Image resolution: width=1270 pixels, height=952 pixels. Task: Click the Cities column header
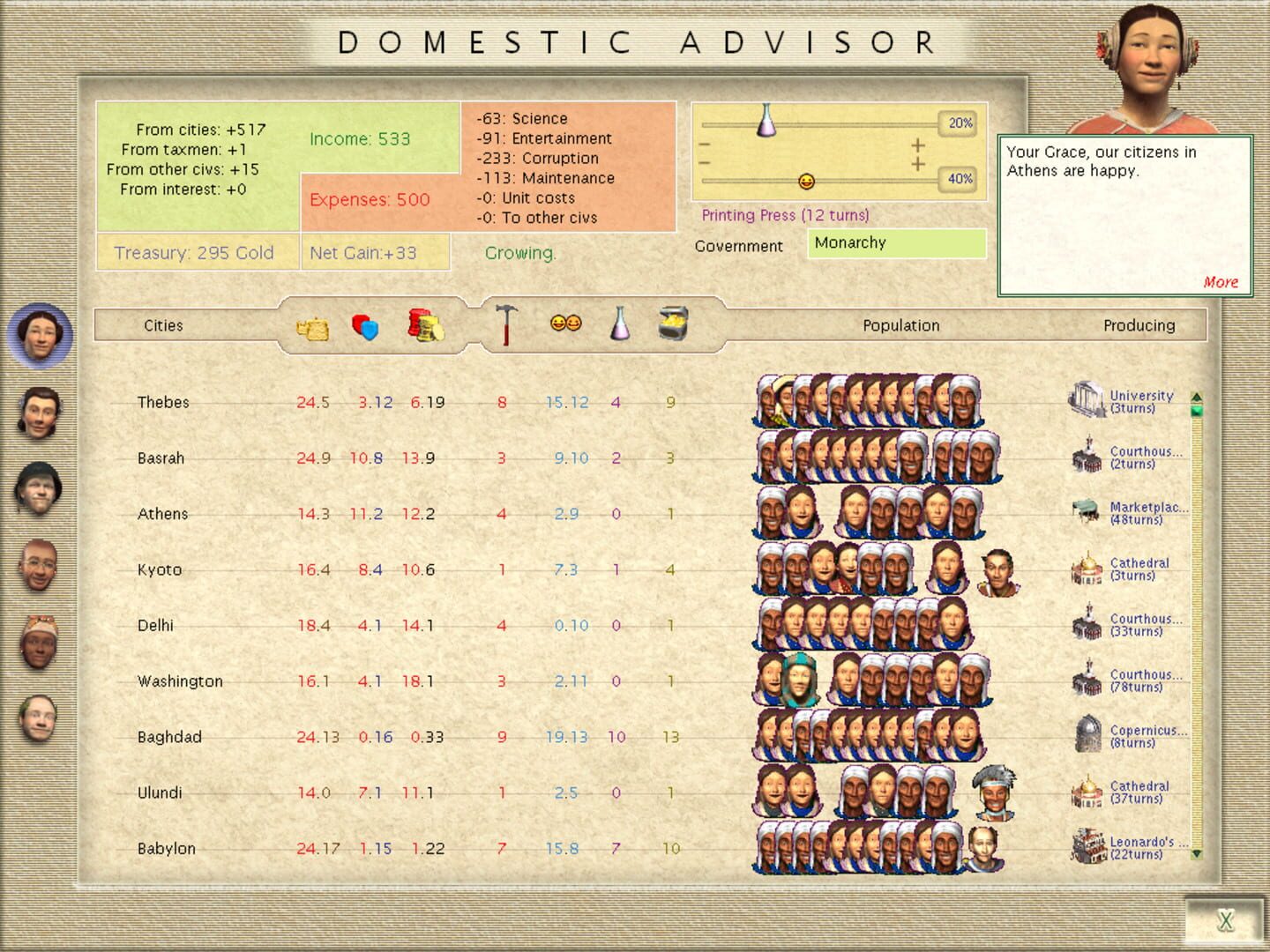tap(164, 325)
